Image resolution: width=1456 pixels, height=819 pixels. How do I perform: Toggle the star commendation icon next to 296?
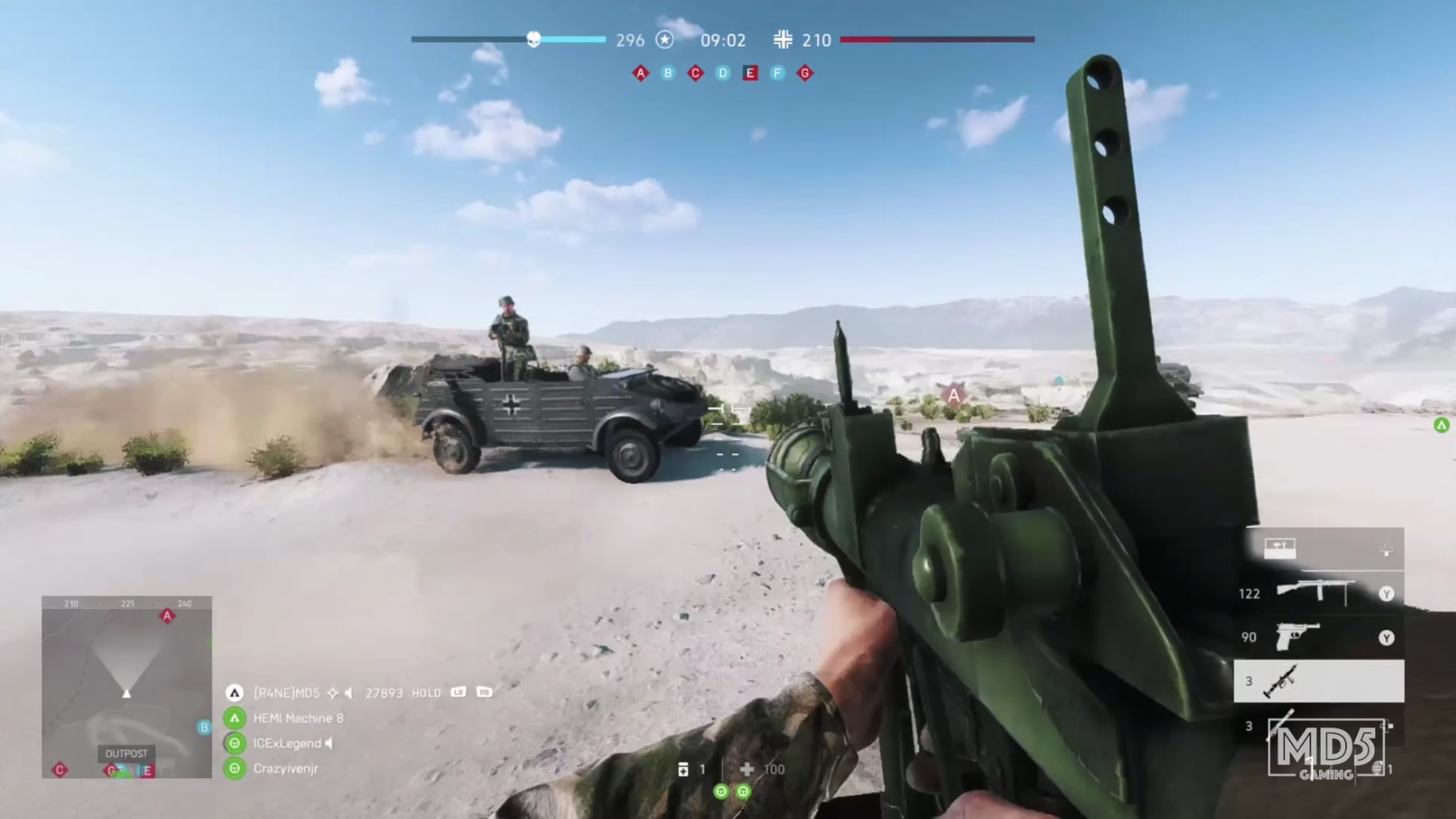[x=667, y=40]
